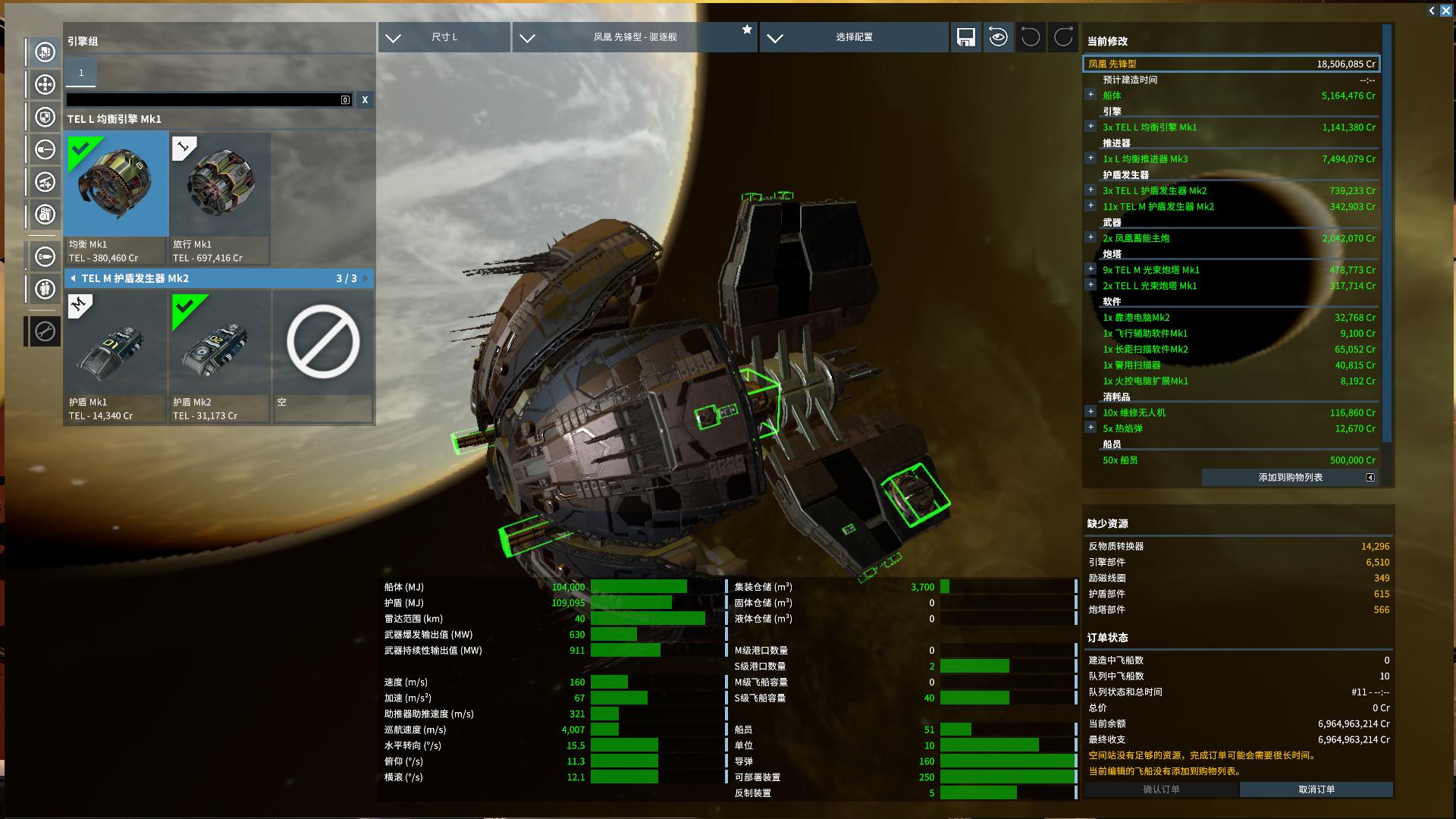Click the undo arrow icon
The width and height of the screenshot is (1456, 819).
coord(1030,37)
